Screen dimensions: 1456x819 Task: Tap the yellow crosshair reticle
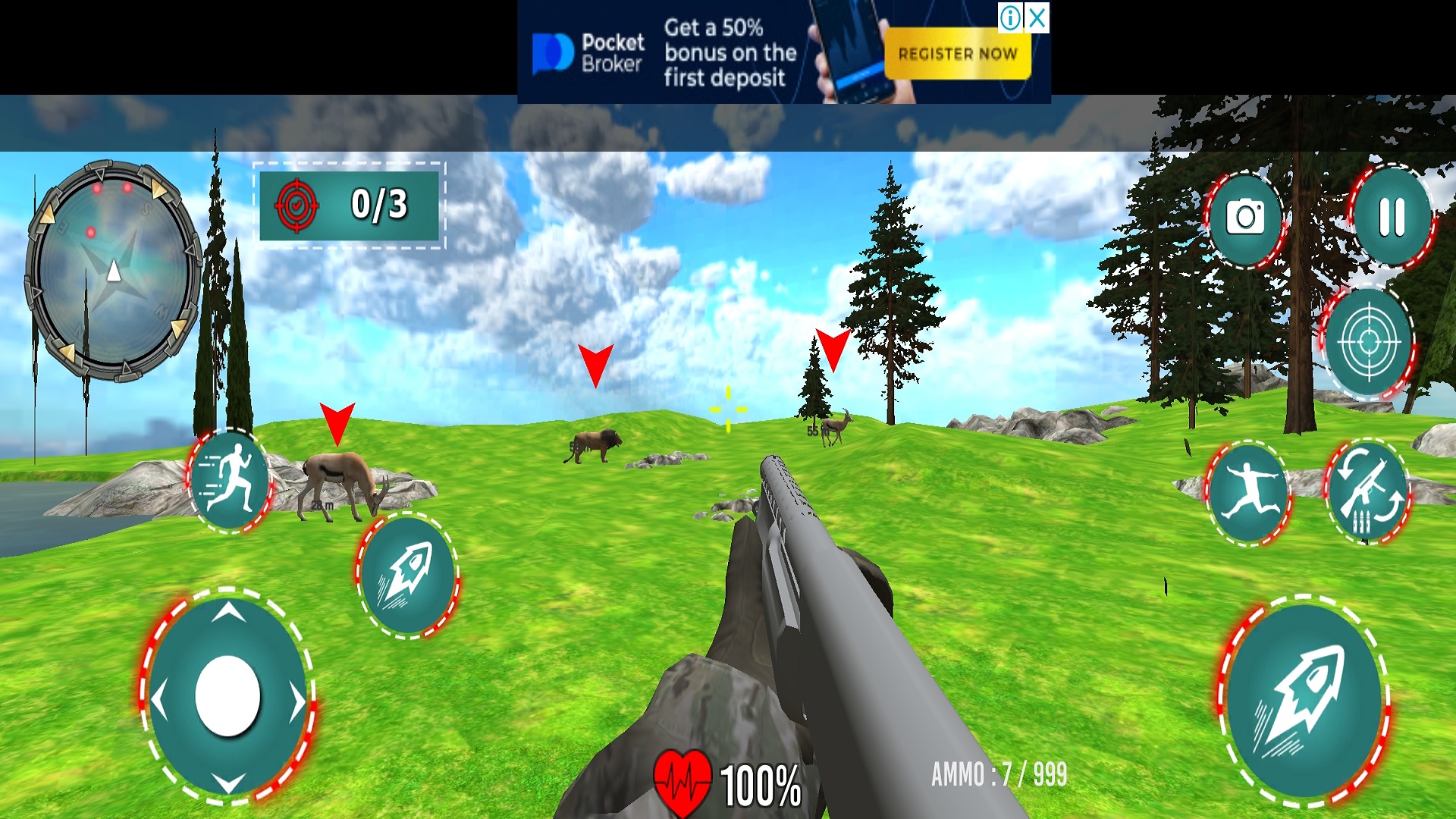coord(726,409)
